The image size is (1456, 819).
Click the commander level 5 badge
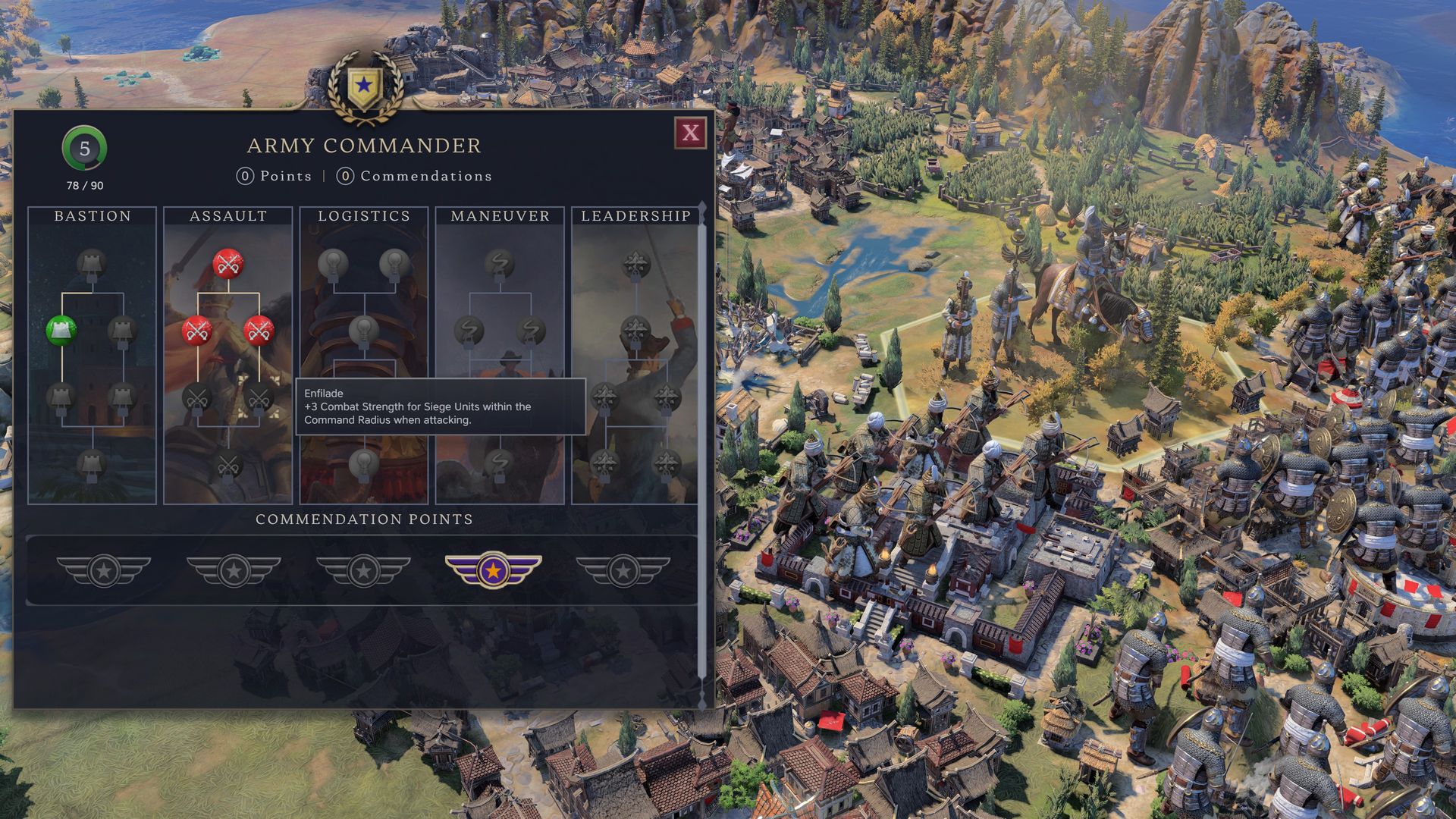pyautogui.click(x=84, y=149)
